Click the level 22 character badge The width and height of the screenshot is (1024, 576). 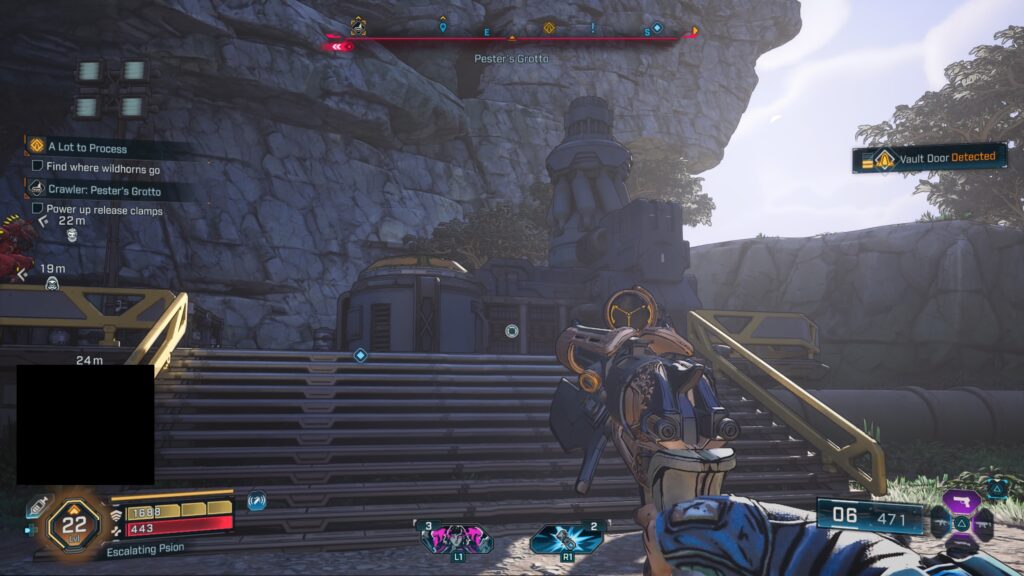click(74, 523)
